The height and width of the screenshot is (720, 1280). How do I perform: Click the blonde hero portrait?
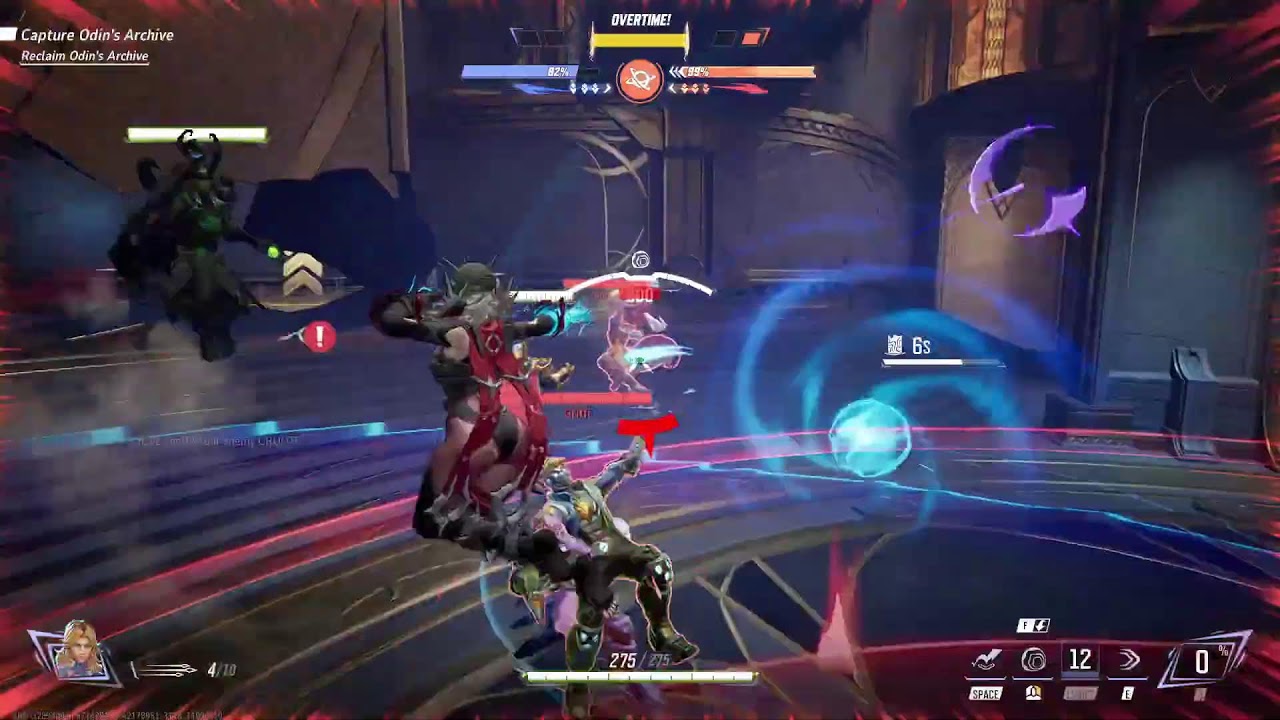[77, 652]
